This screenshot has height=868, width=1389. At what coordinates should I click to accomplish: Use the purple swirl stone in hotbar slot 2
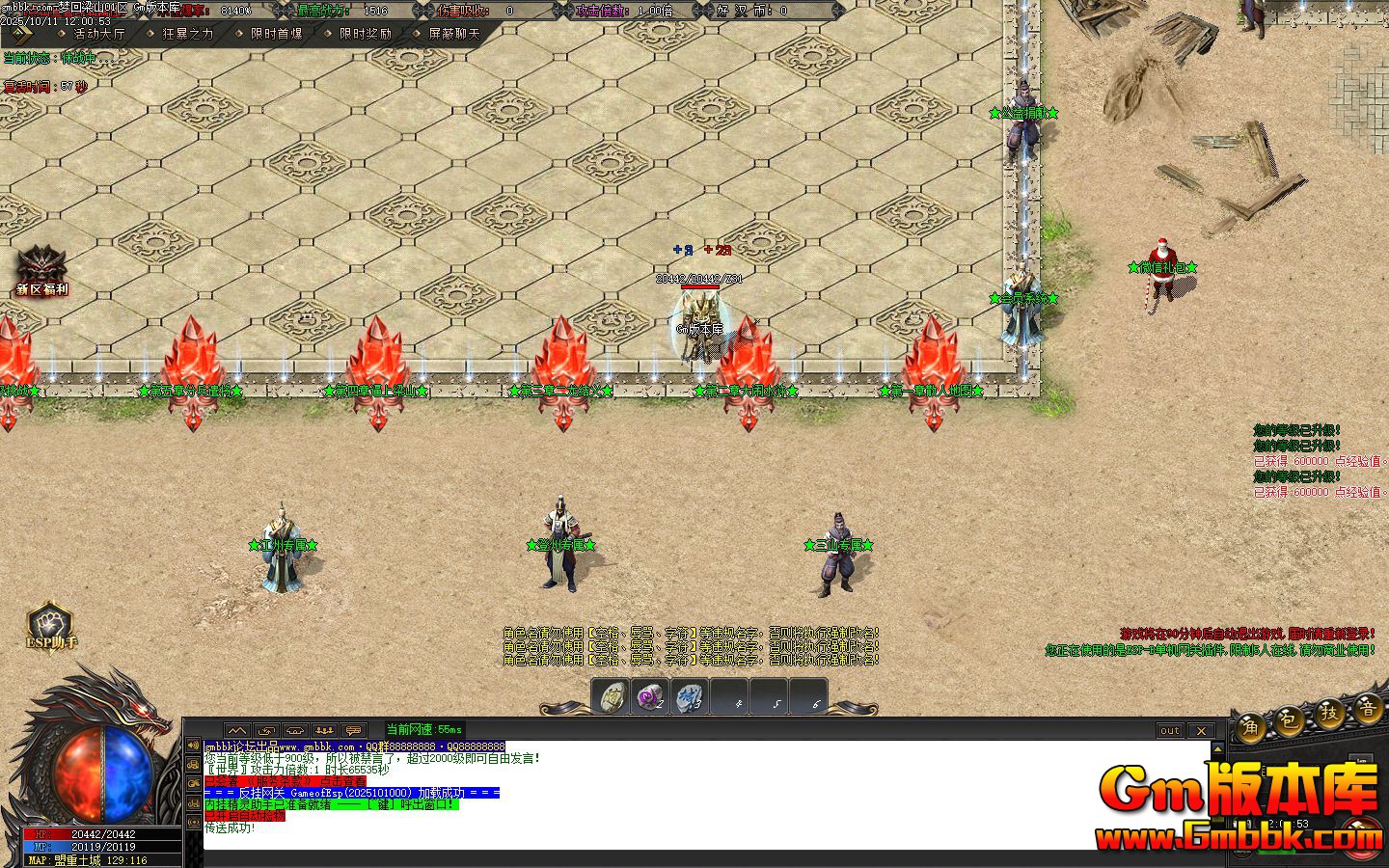coord(651,696)
